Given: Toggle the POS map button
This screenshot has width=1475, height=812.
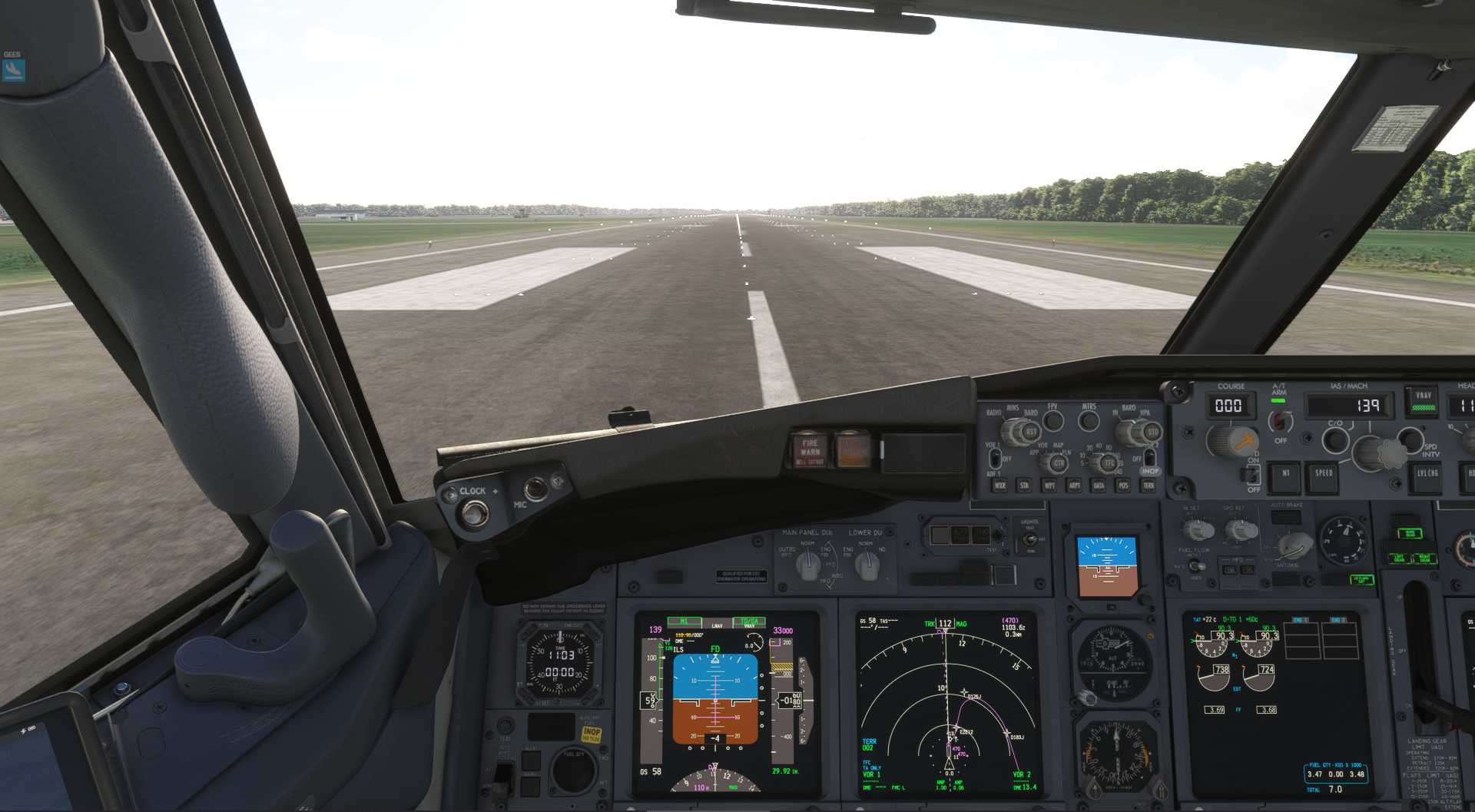Looking at the screenshot, I should [1123, 486].
